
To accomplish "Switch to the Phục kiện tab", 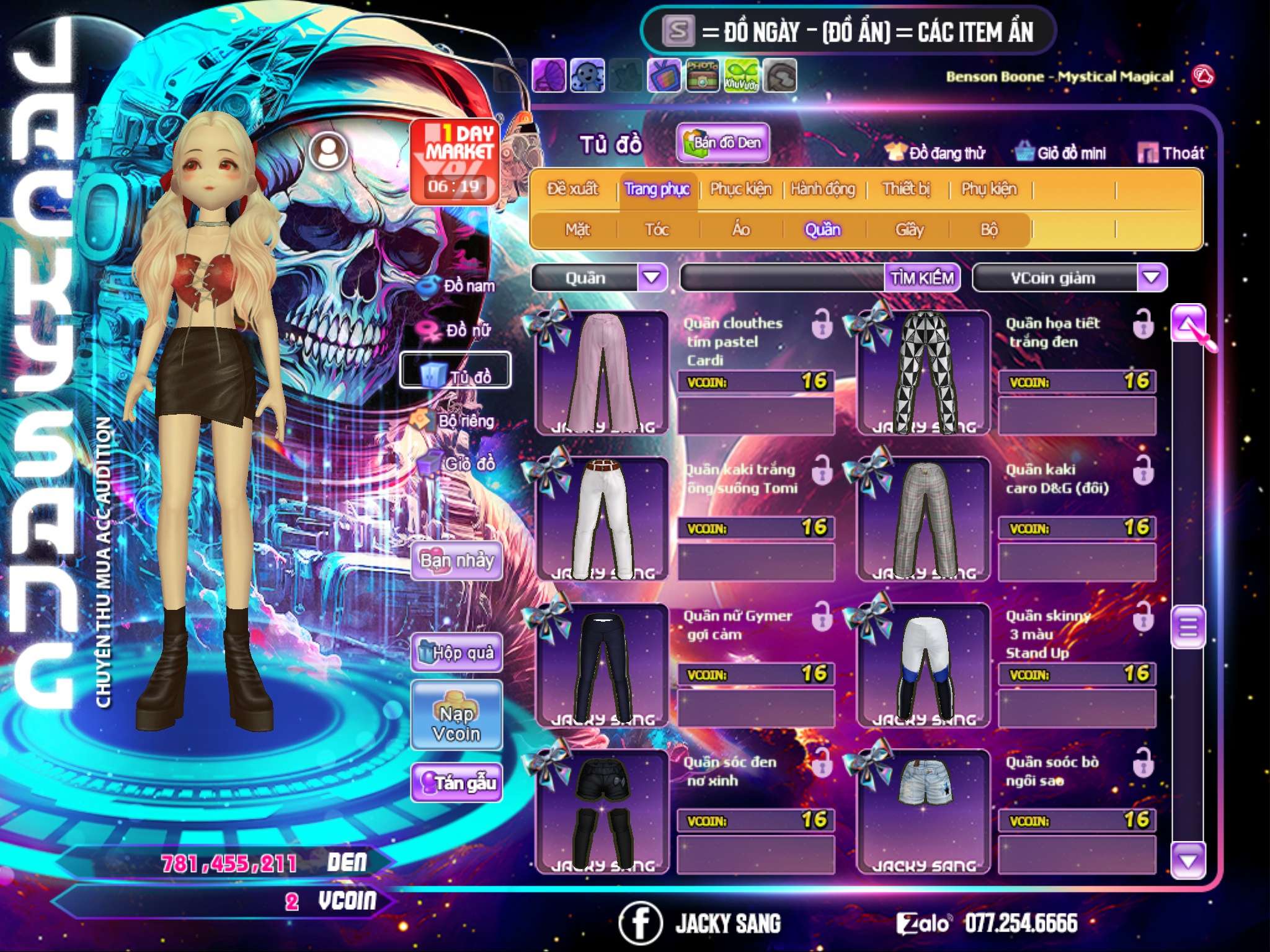I will coord(740,188).
